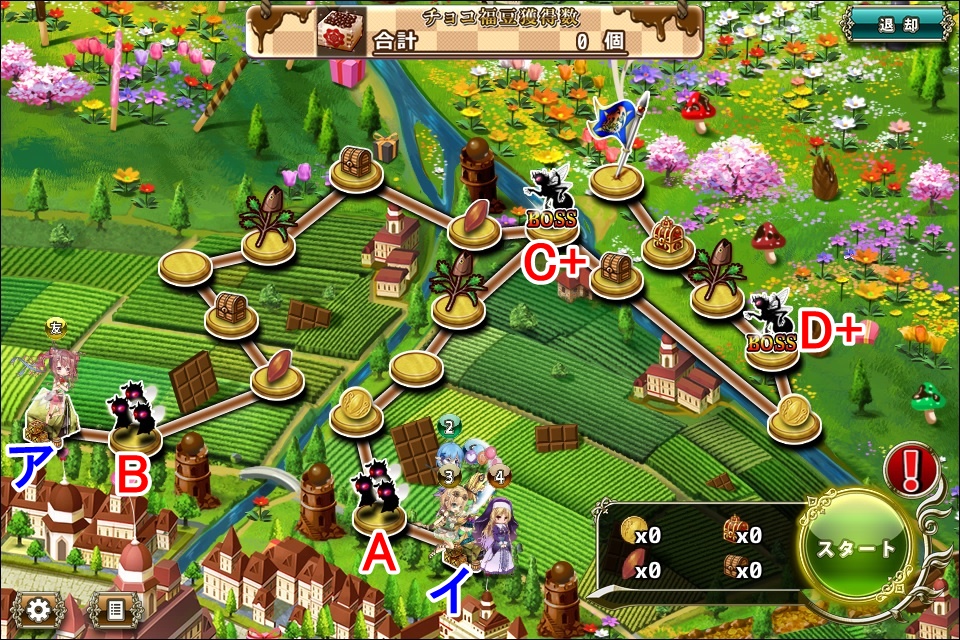Tap the green スタート button
960x640 pixels.
(x=857, y=549)
